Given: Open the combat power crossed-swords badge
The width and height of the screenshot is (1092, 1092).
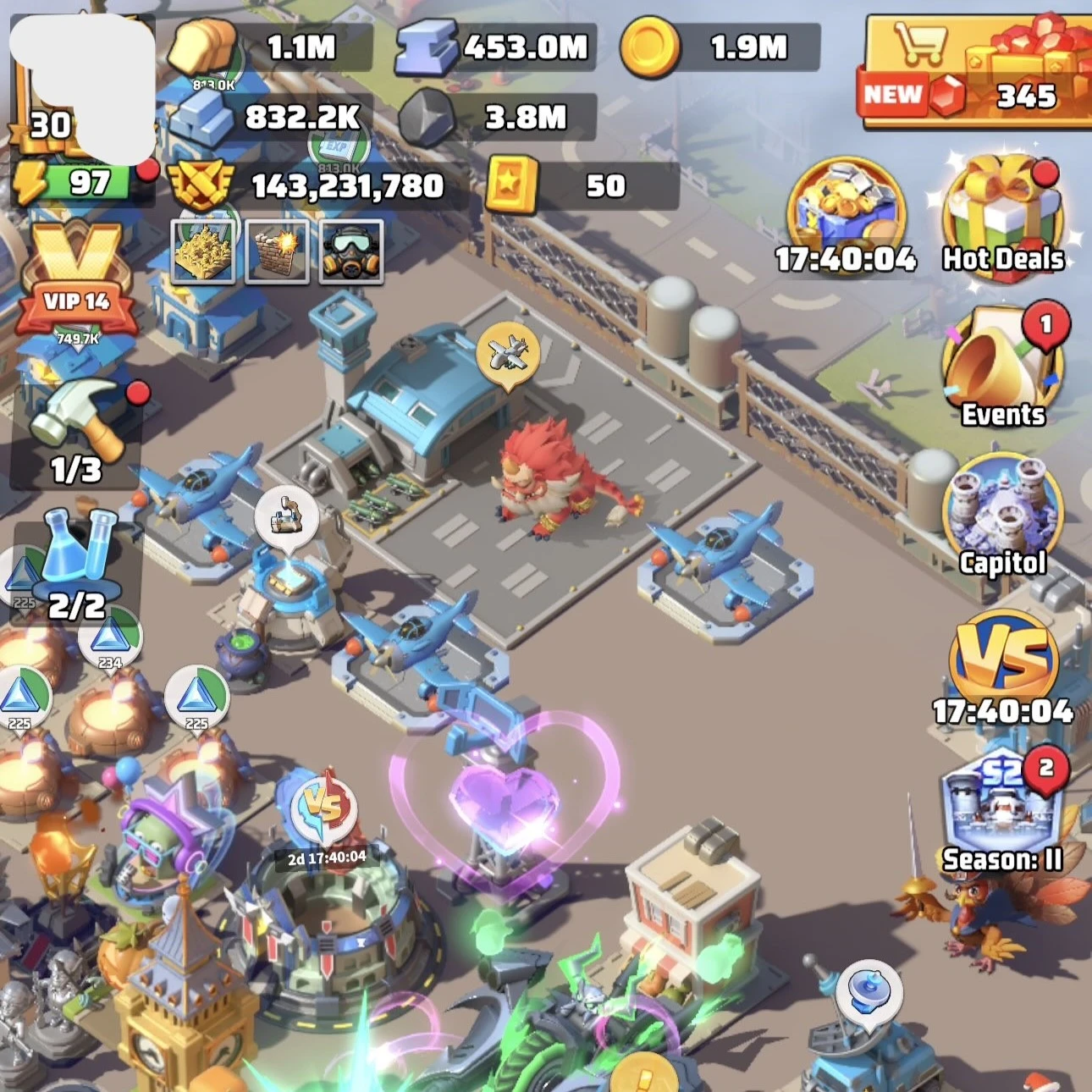Looking at the screenshot, I should 201,185.
